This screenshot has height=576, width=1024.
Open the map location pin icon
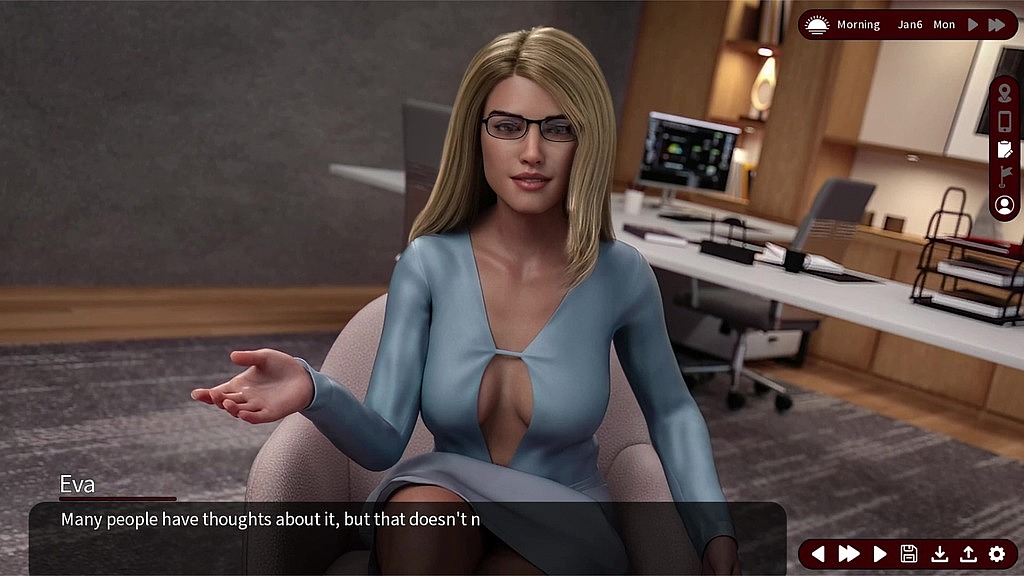click(x=1005, y=94)
